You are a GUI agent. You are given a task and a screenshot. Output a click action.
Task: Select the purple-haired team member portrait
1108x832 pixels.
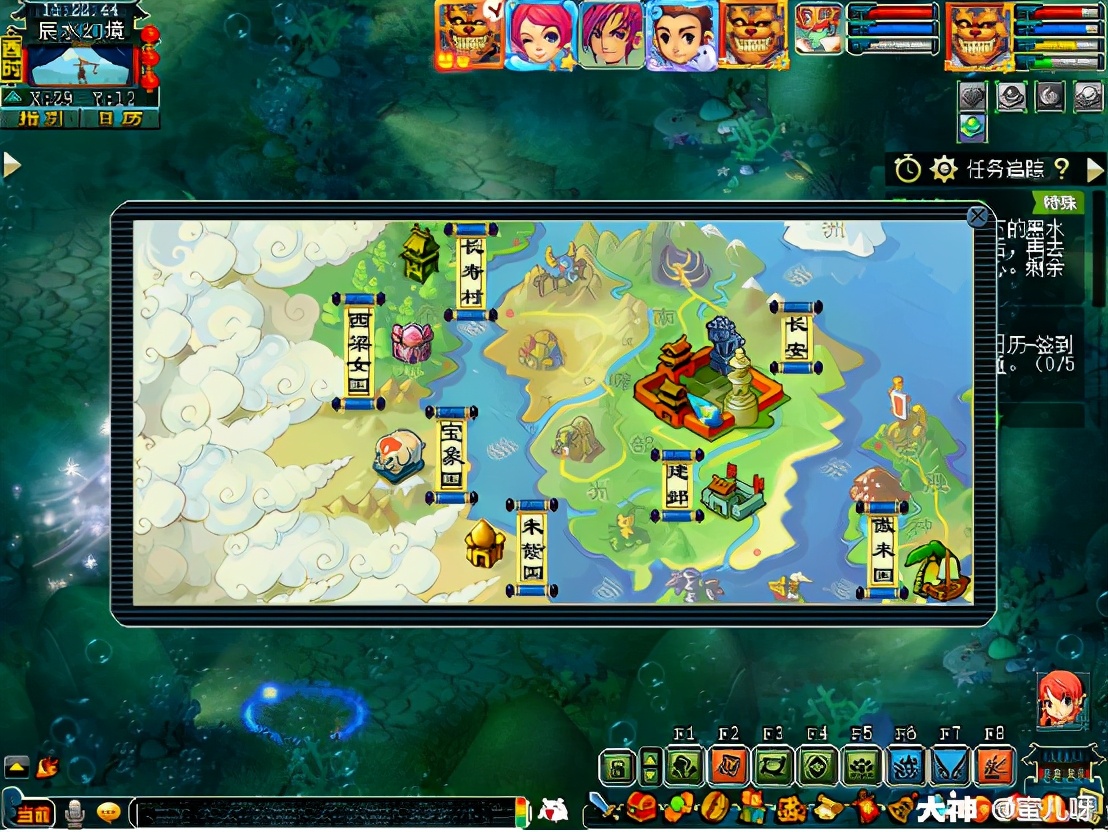[610, 34]
